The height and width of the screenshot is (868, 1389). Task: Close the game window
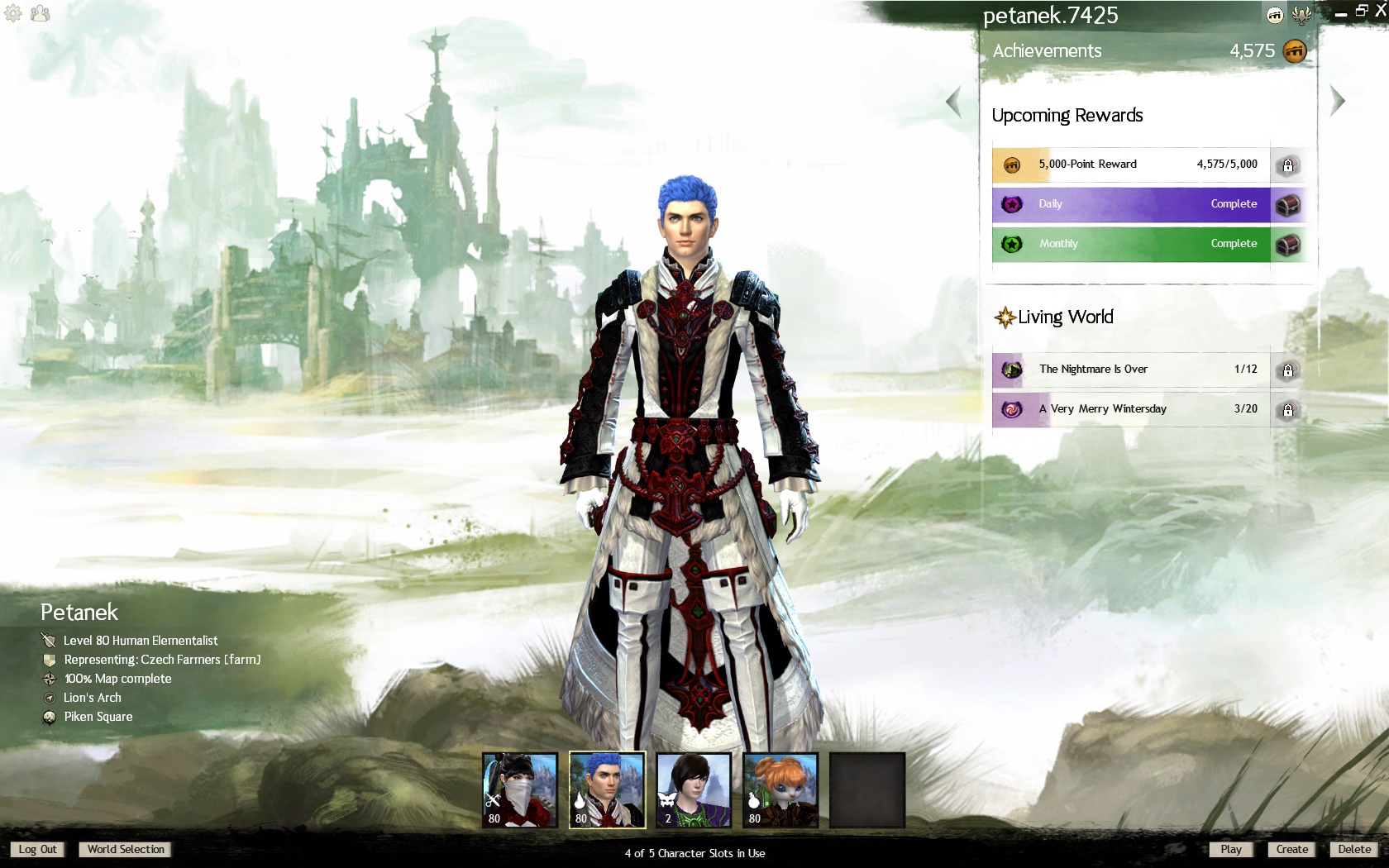pos(1379,11)
